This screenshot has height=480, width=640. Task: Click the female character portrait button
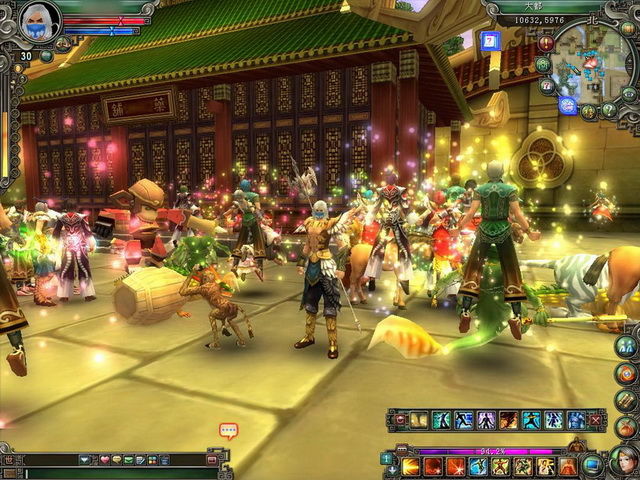pyautogui.click(x=623, y=462)
